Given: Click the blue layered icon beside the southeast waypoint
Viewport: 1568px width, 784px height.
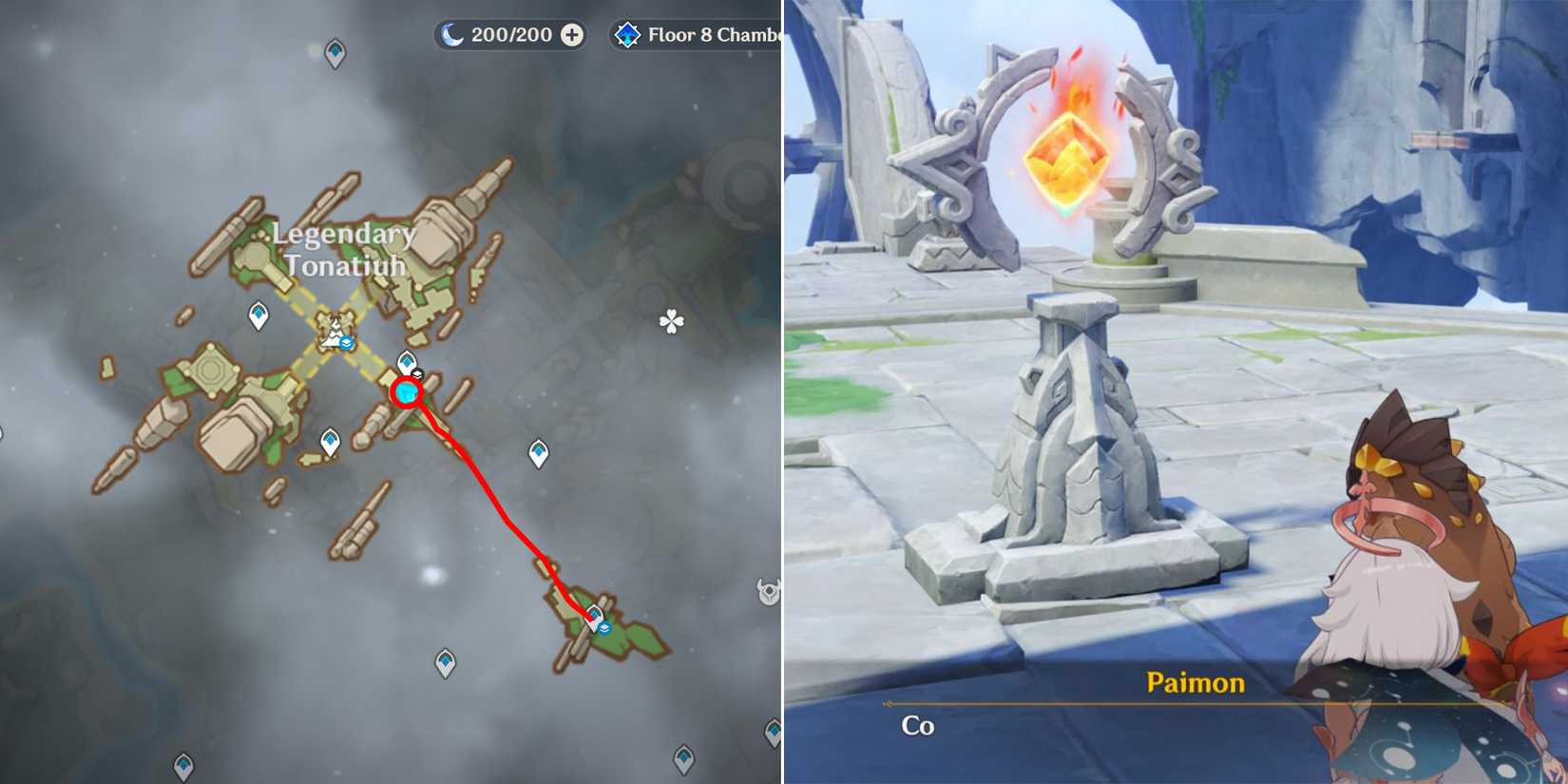Looking at the screenshot, I should tap(605, 628).
